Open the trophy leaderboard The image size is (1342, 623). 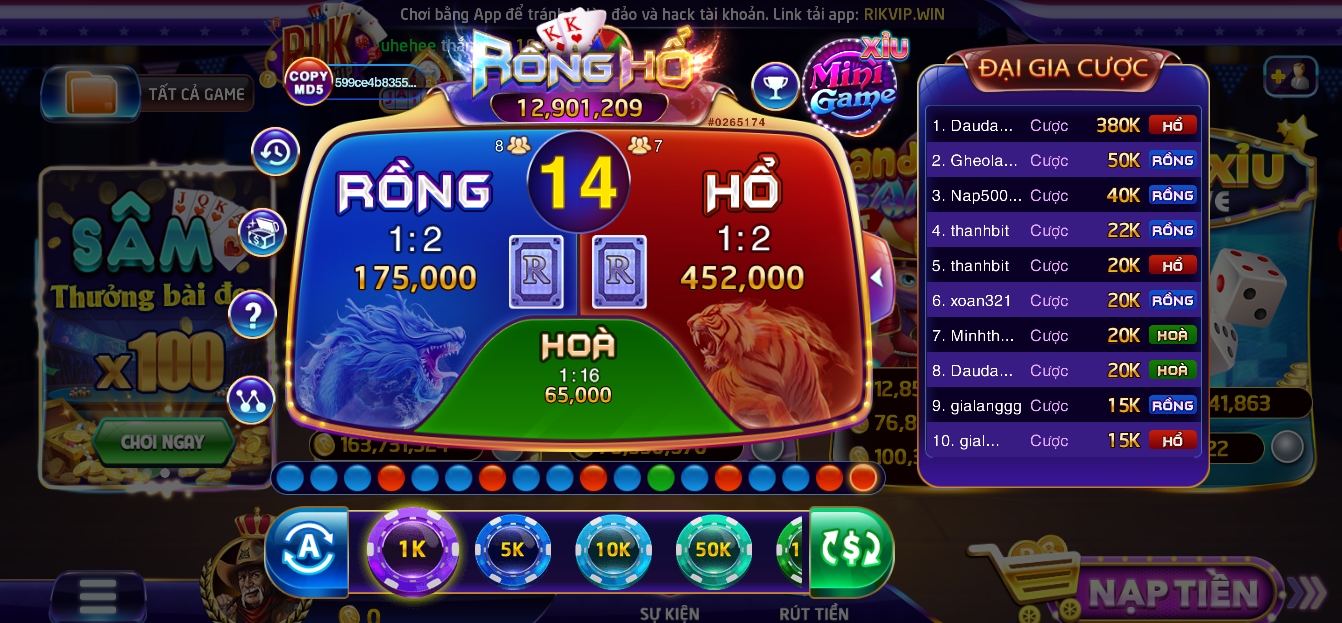(774, 87)
